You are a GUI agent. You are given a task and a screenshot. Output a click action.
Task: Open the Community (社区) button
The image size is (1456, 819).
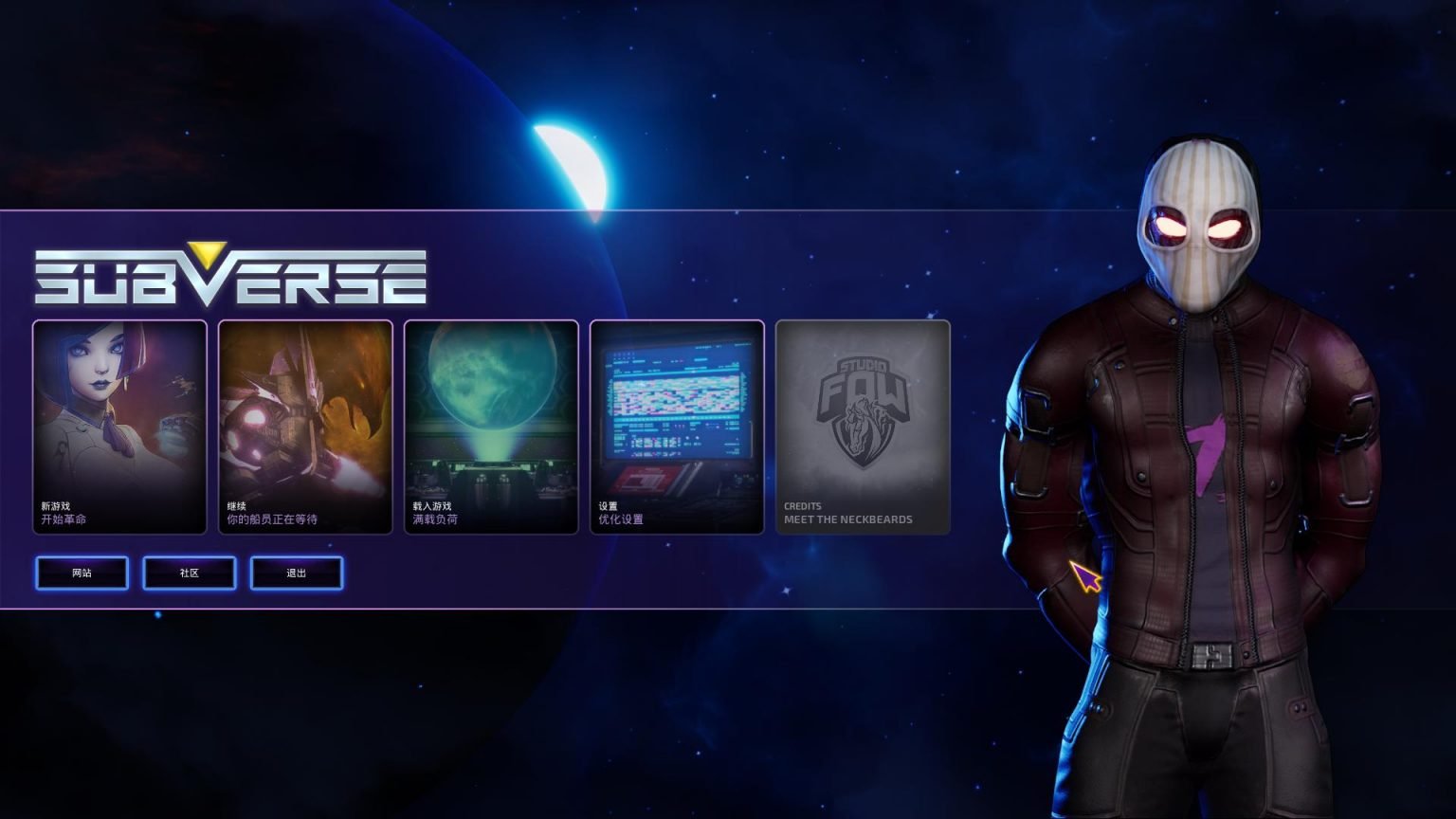[190, 573]
